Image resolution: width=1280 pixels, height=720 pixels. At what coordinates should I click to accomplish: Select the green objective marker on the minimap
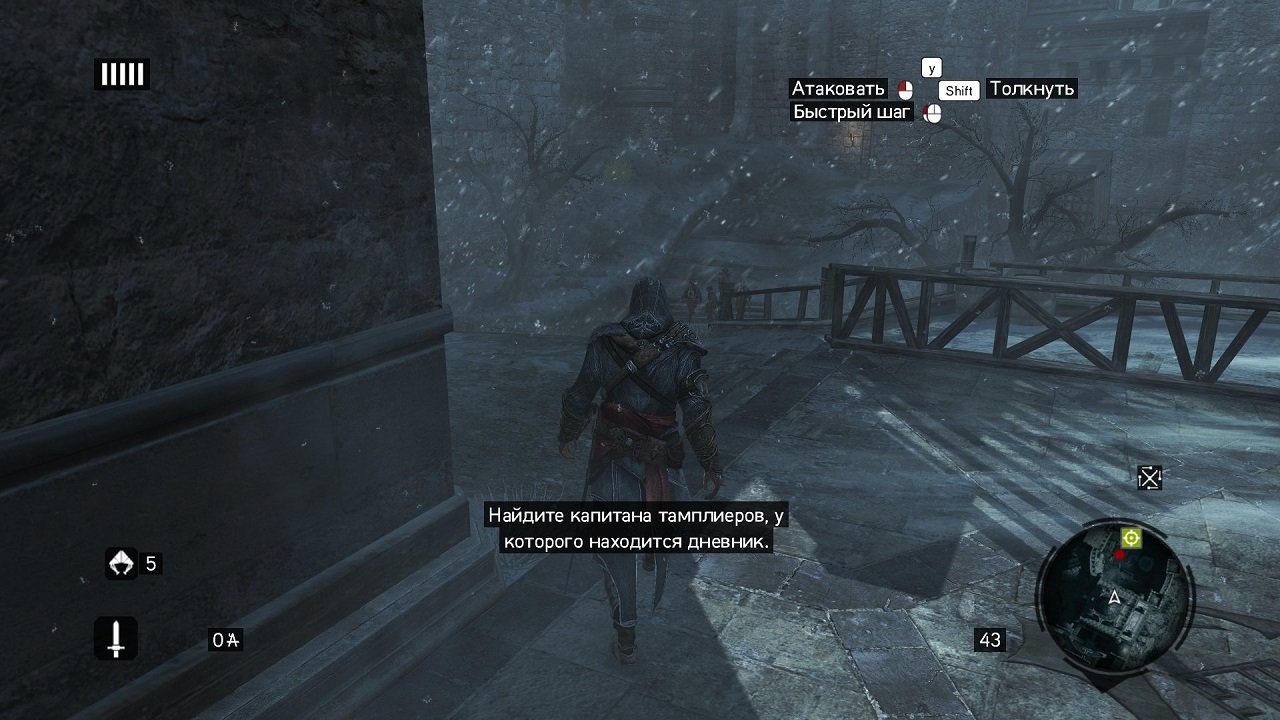[1131, 538]
